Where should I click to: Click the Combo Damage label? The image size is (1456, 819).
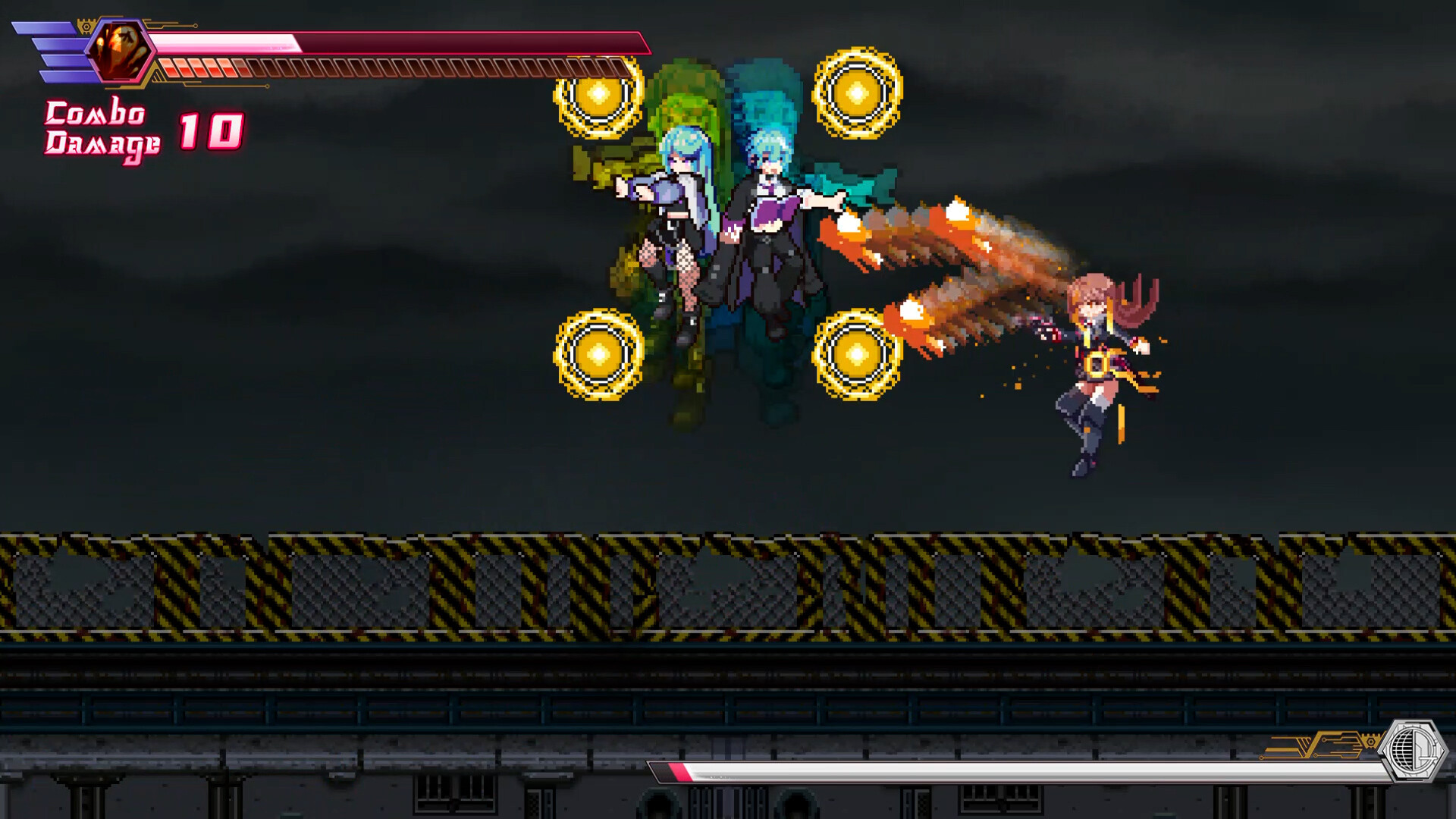102,129
